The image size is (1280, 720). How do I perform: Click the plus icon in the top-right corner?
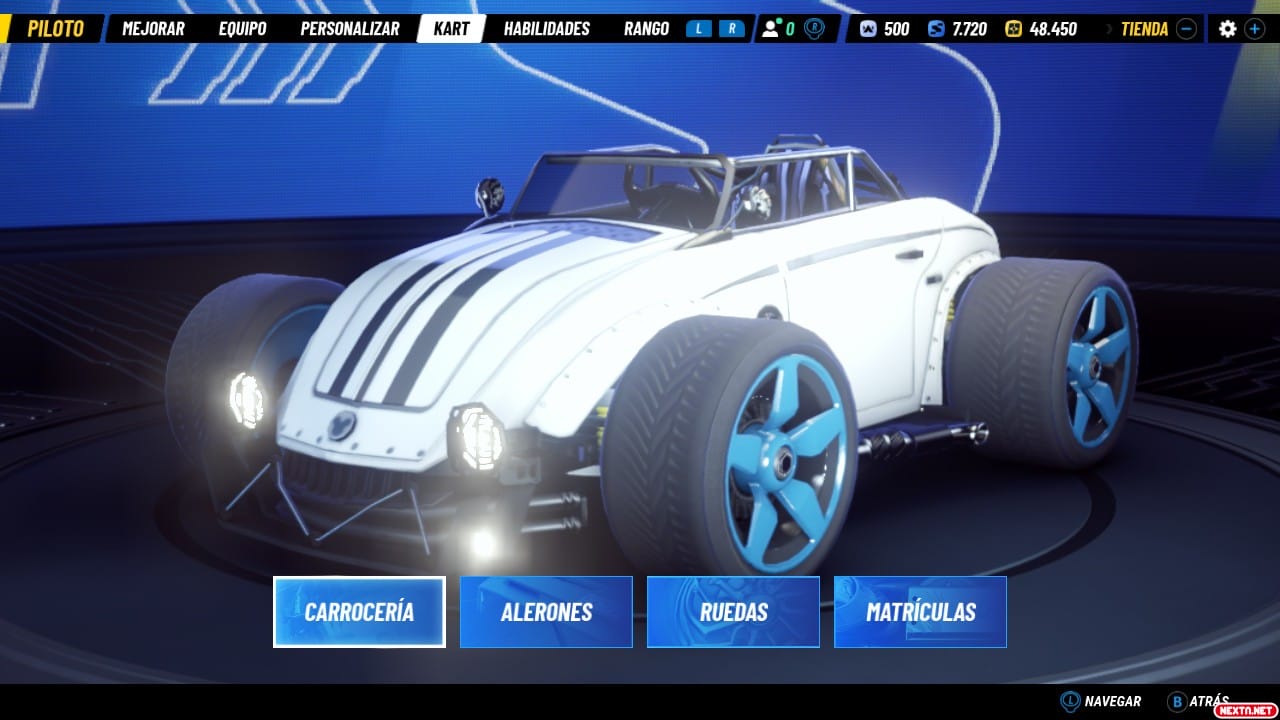click(x=1253, y=28)
